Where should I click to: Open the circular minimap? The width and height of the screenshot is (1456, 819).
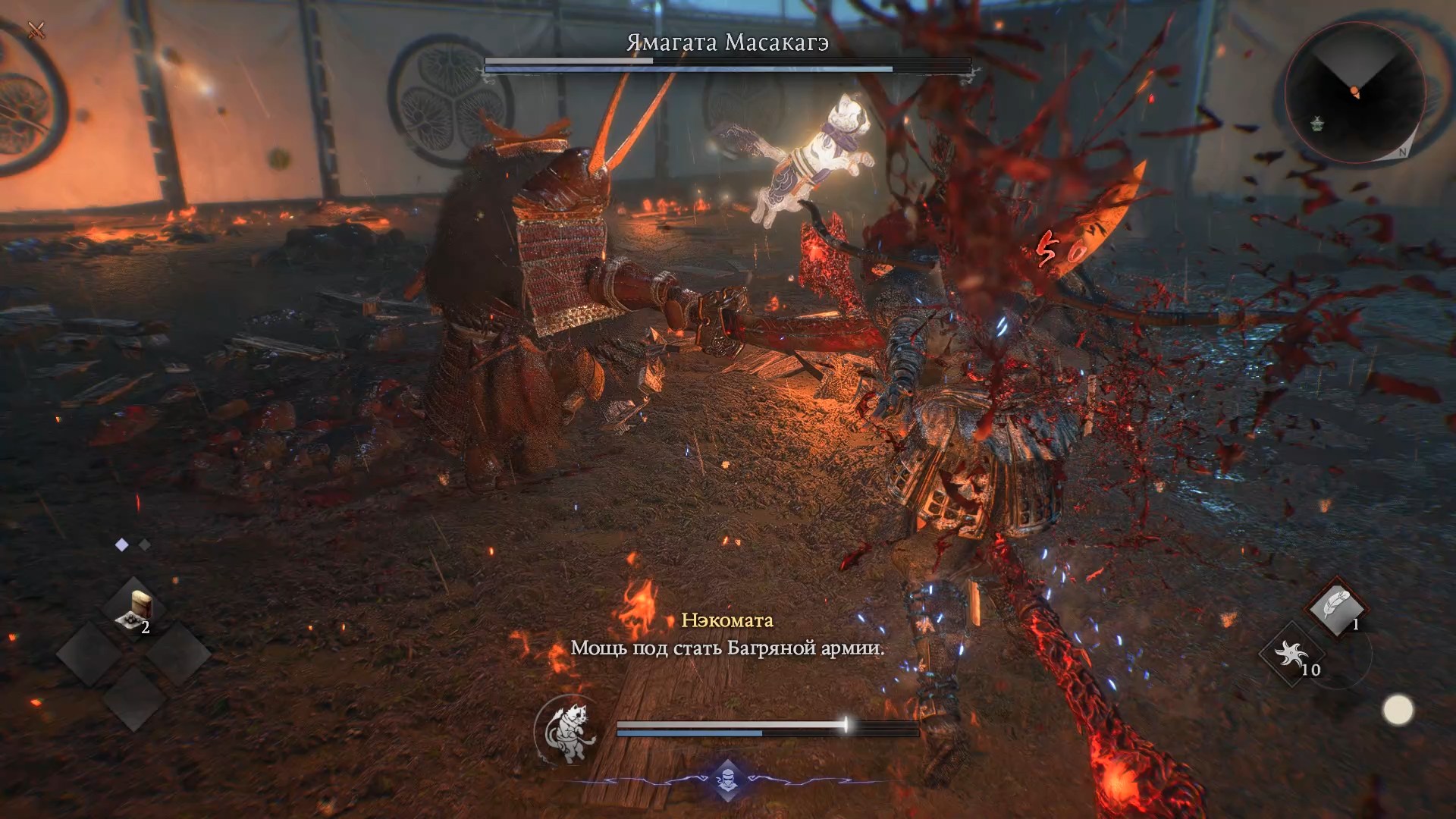[x=1354, y=93]
